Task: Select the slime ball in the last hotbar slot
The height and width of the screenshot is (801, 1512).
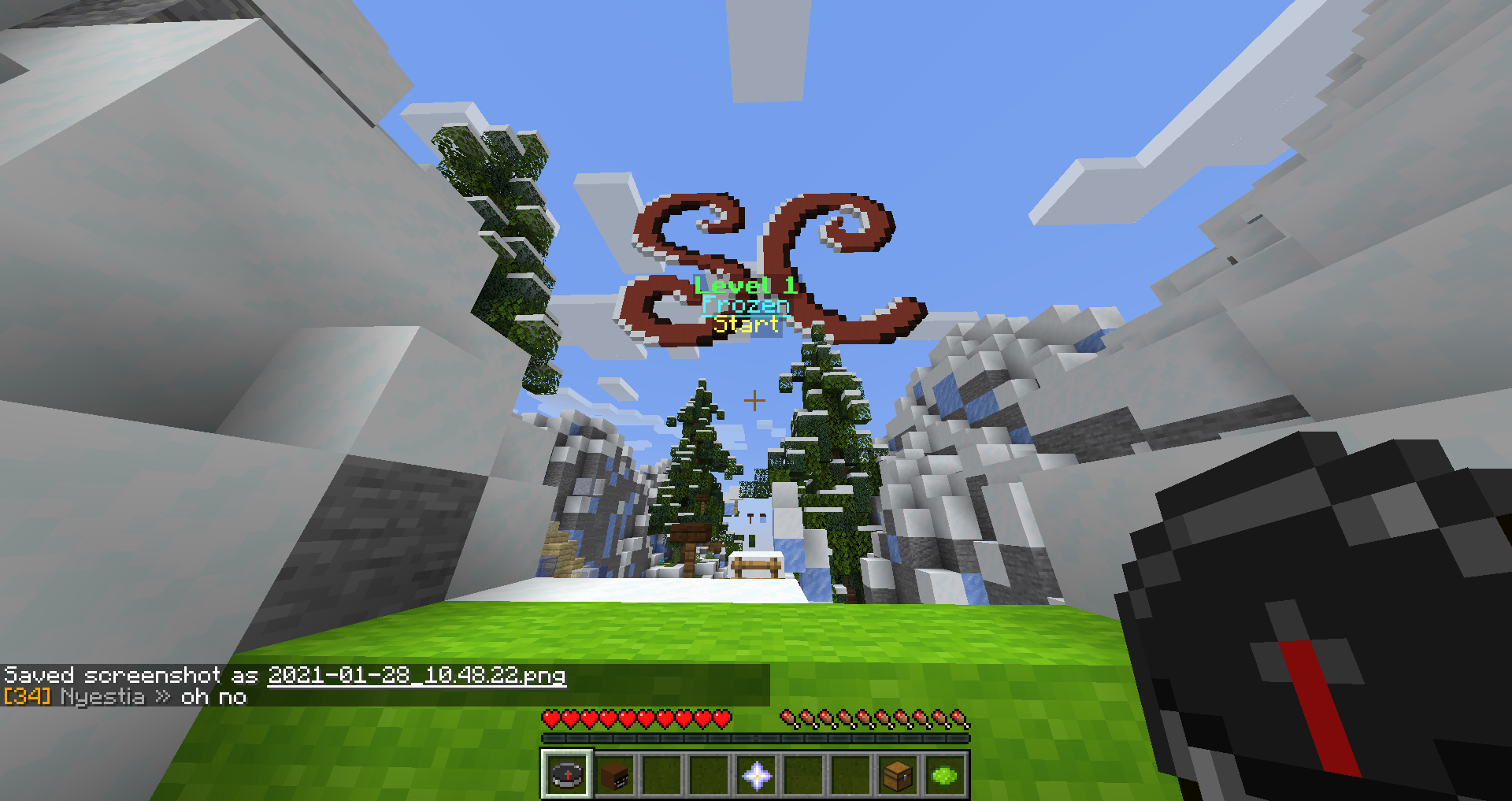Action: click(943, 776)
